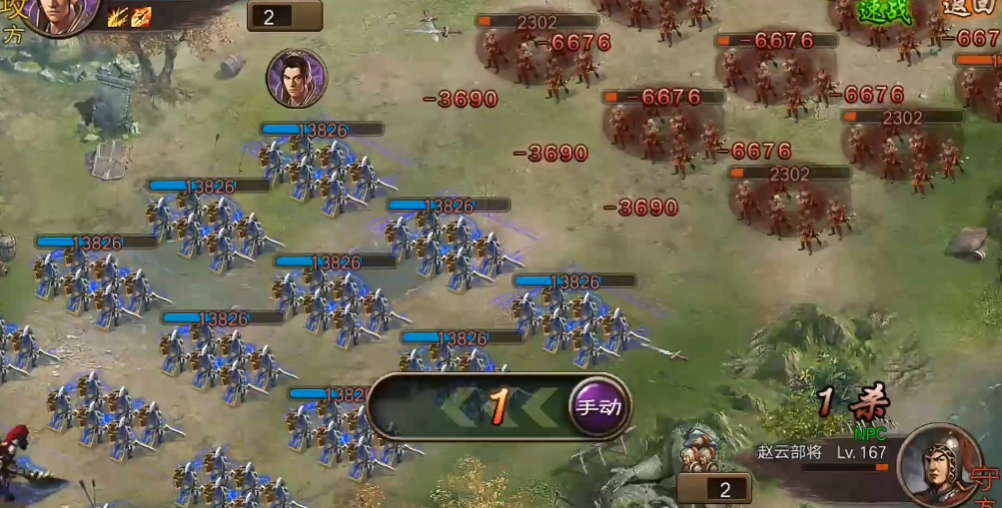This screenshot has width=1002, height=508.
Task: Open the attacker general portrait
Action: tap(60, 12)
